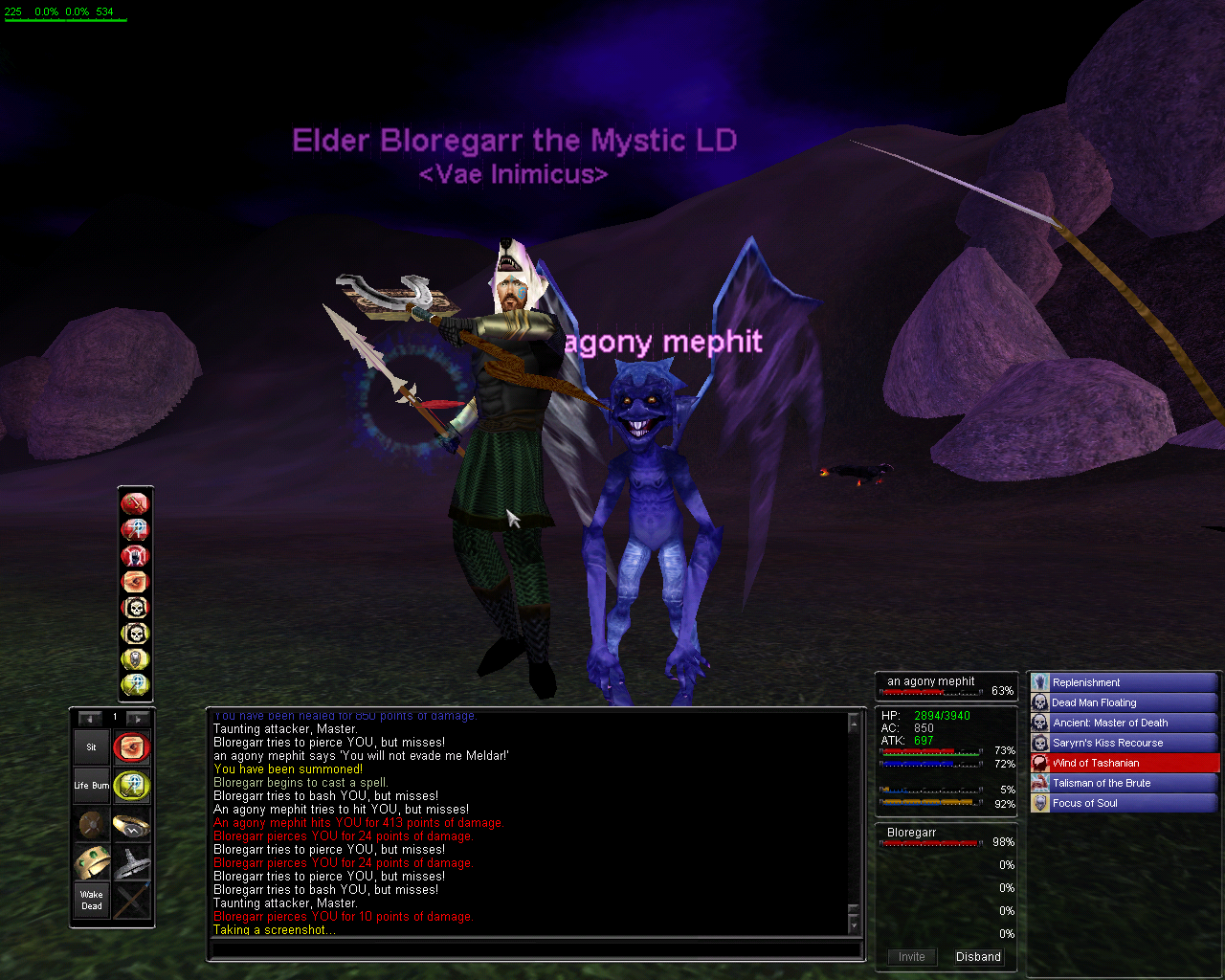The image size is (1225, 980).
Task: Click the Wind of Tashanian debuff
Action: [x=1124, y=763]
